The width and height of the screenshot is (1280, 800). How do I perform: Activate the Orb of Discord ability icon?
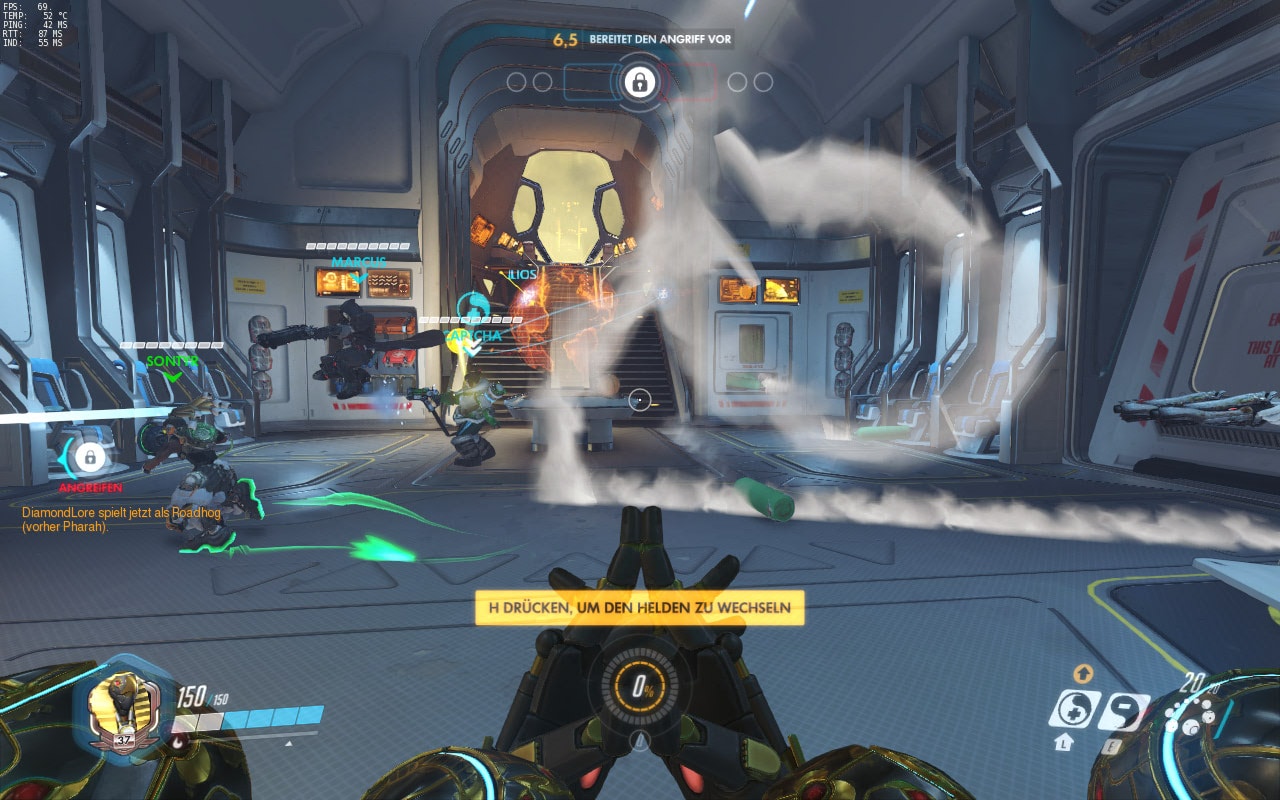1123,710
